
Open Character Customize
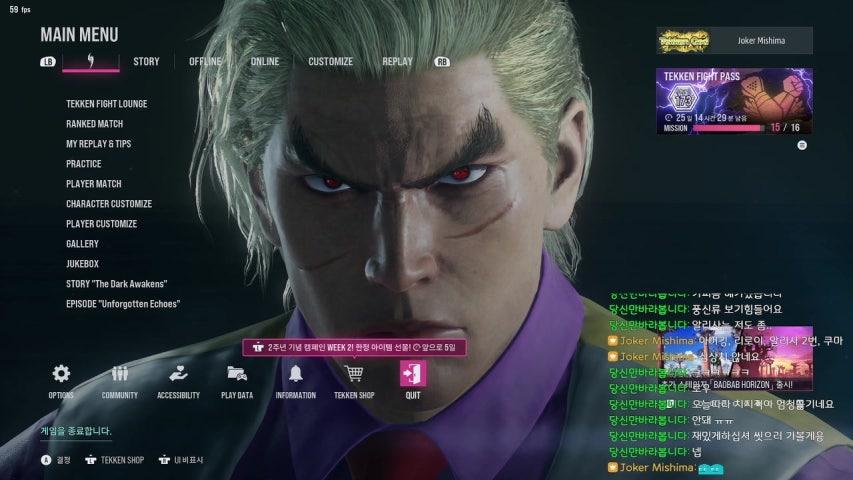(108, 204)
